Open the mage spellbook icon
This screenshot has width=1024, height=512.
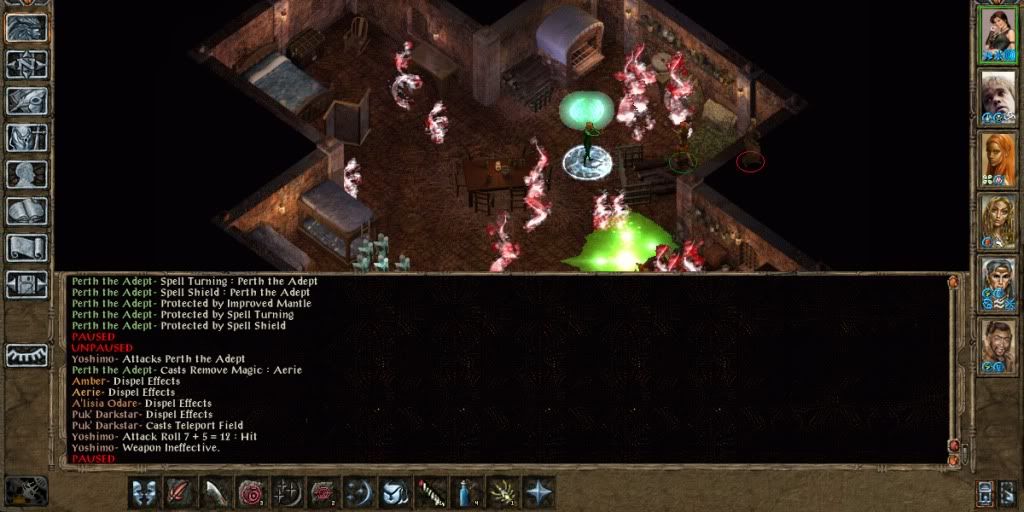[x=27, y=211]
